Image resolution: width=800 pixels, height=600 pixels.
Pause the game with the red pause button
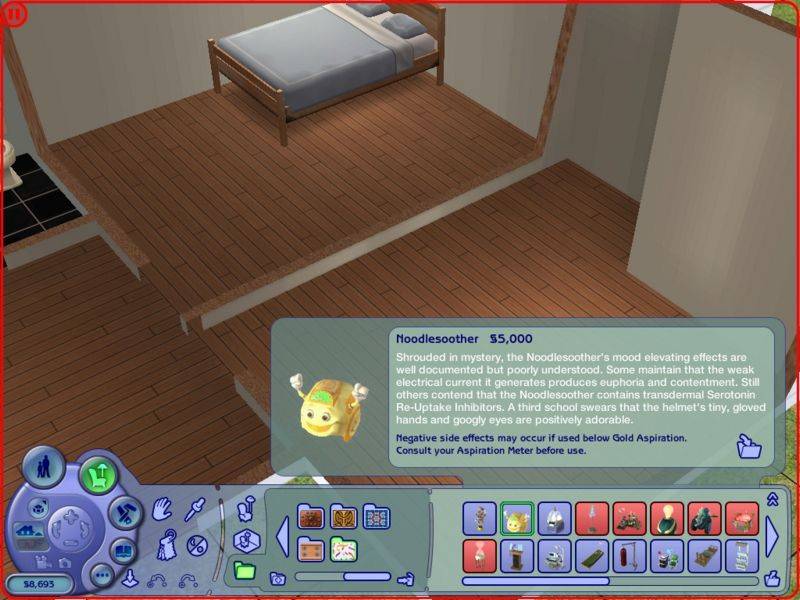tap(12, 12)
